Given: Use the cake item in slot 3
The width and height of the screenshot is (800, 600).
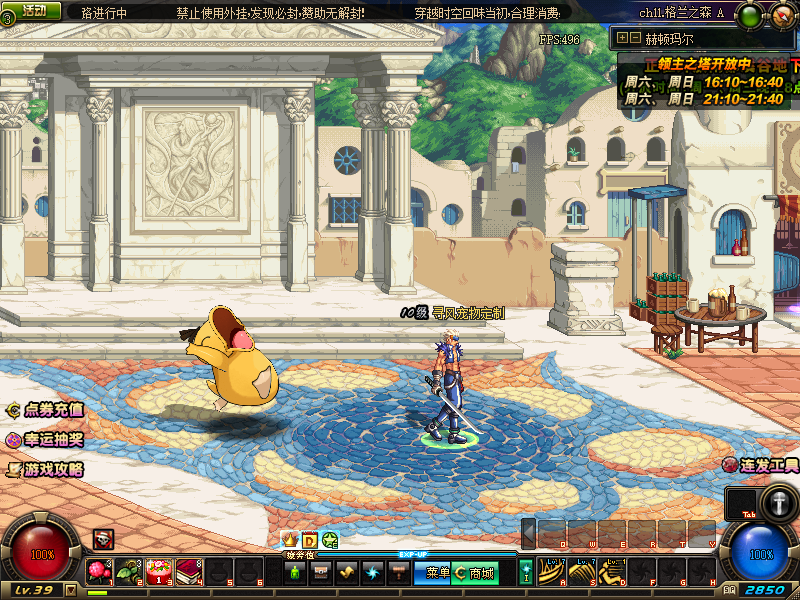Looking at the screenshot, I should coord(159,572).
